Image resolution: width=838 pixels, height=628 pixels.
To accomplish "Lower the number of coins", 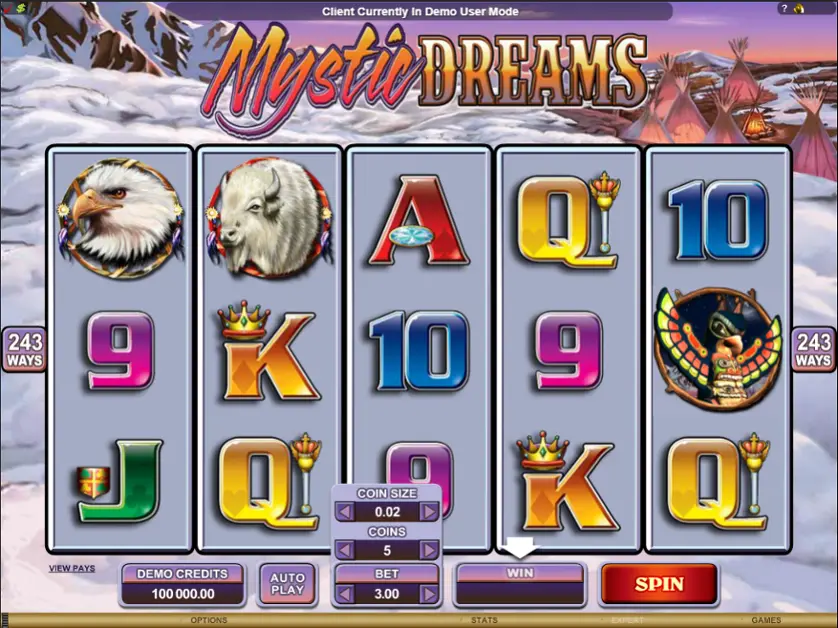I will point(344,550).
